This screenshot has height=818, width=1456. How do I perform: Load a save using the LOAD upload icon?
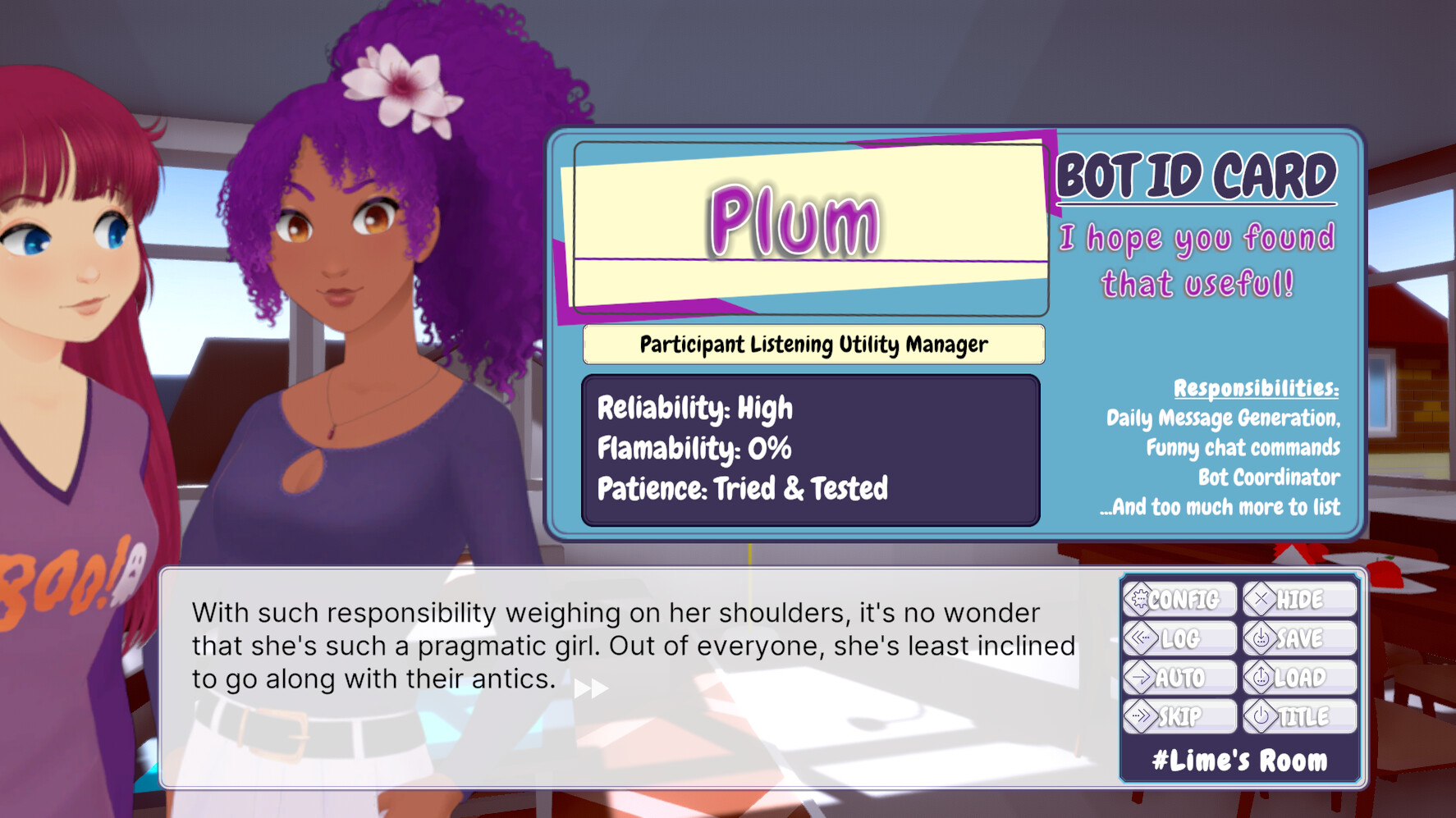point(1261,677)
